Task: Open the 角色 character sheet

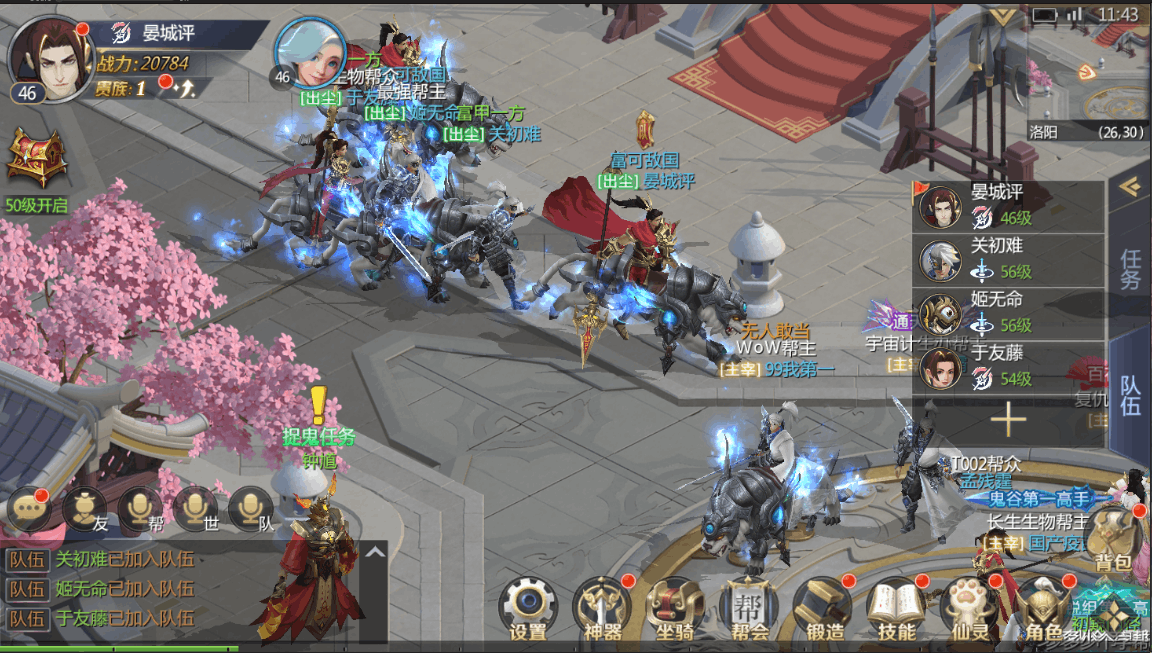Action: pyautogui.click(x=1042, y=606)
